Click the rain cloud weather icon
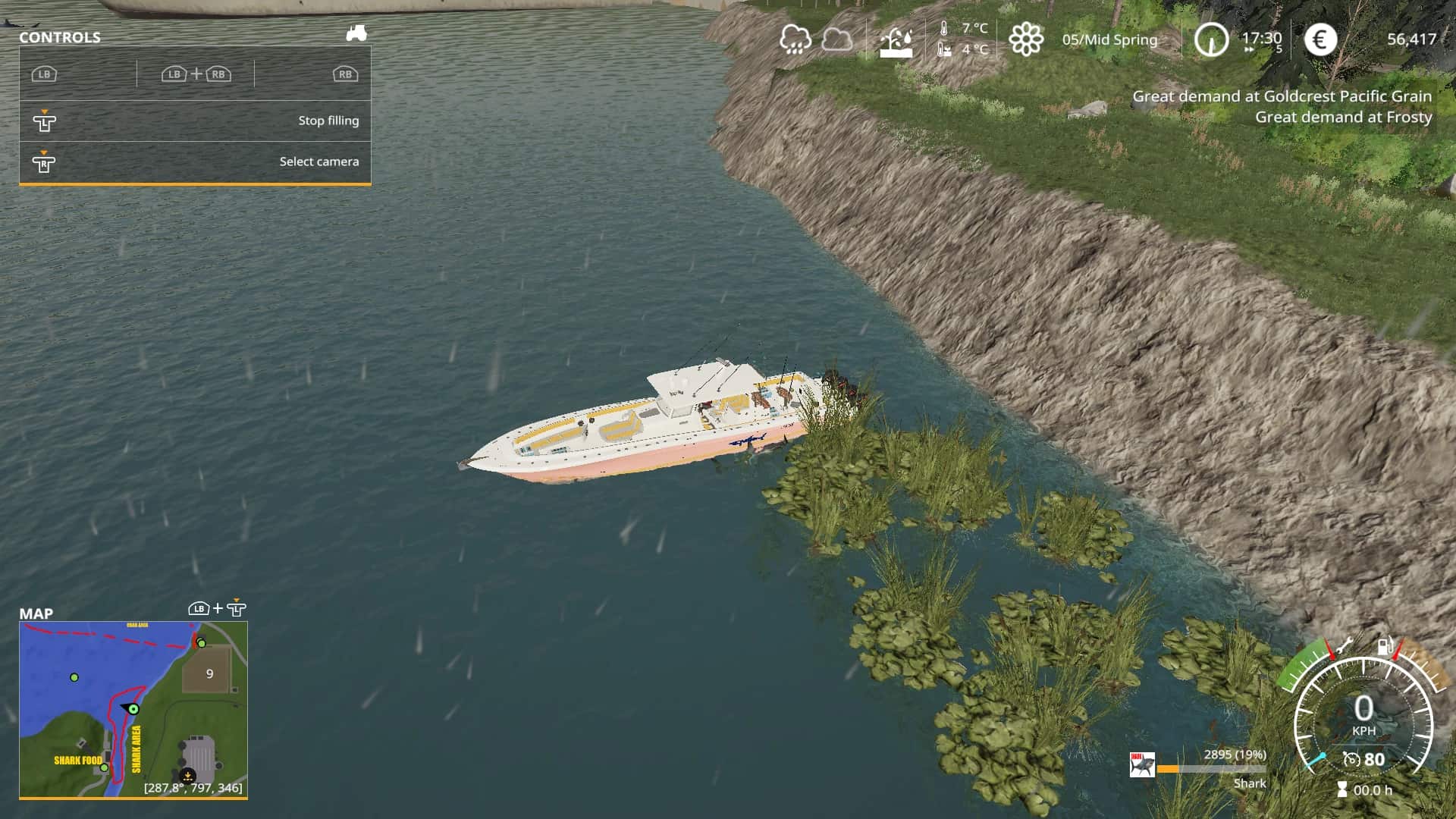 (795, 39)
